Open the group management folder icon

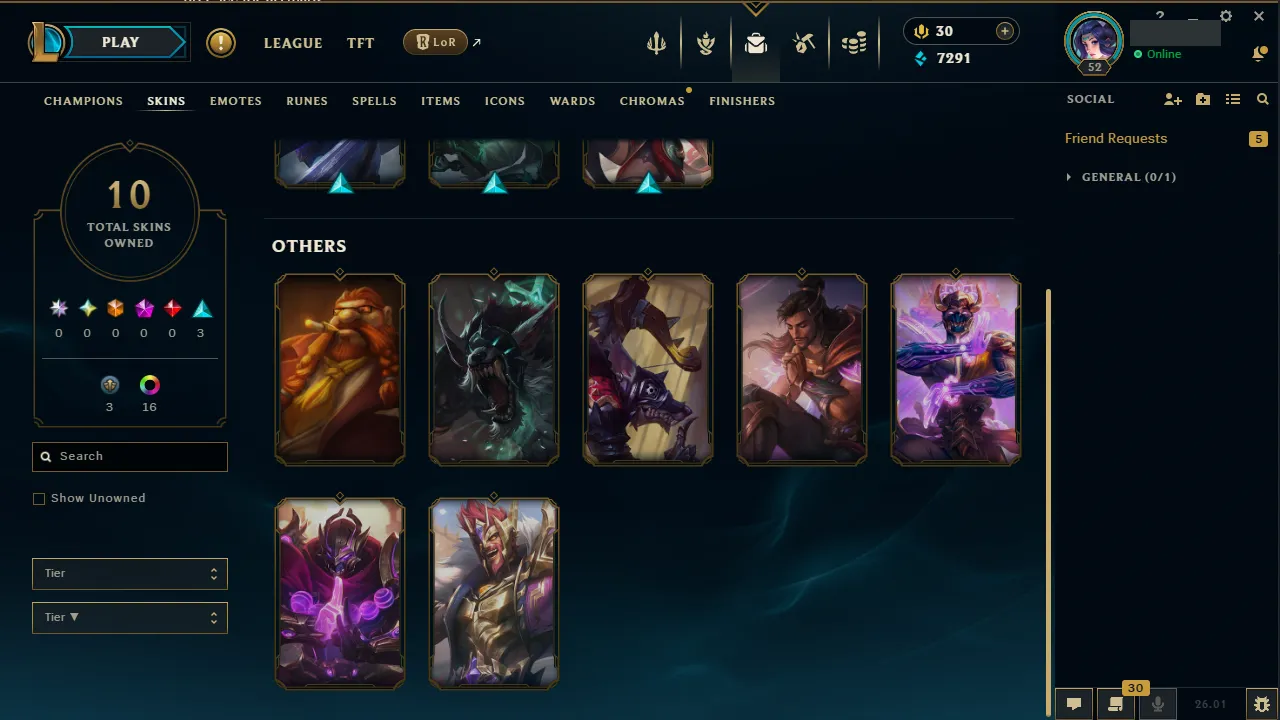point(1203,99)
